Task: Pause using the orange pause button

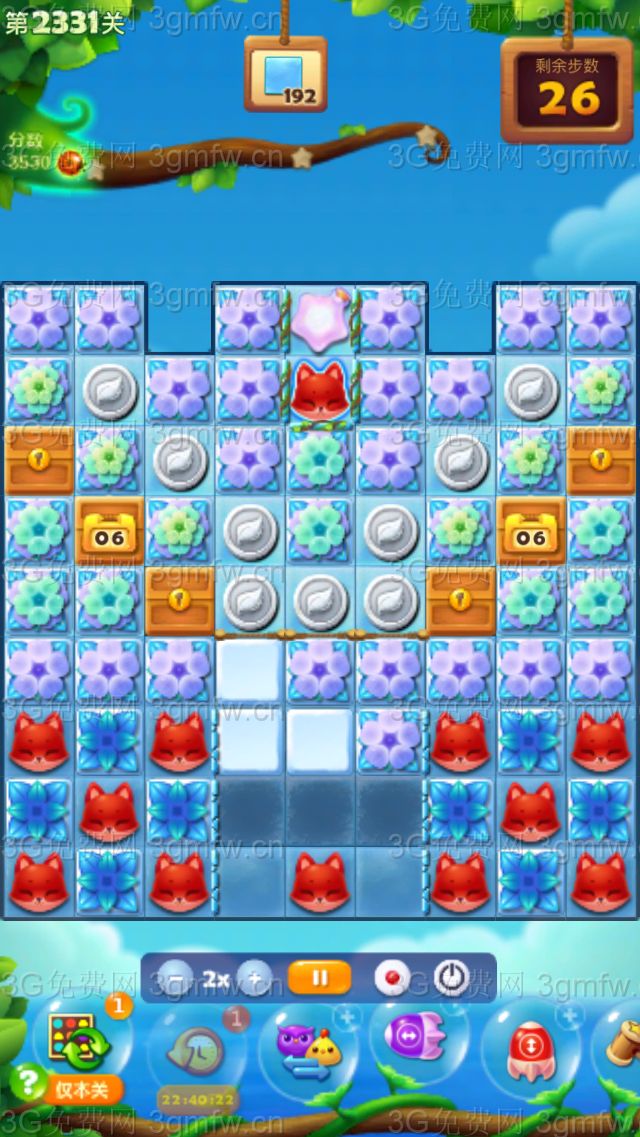Action: tap(319, 978)
